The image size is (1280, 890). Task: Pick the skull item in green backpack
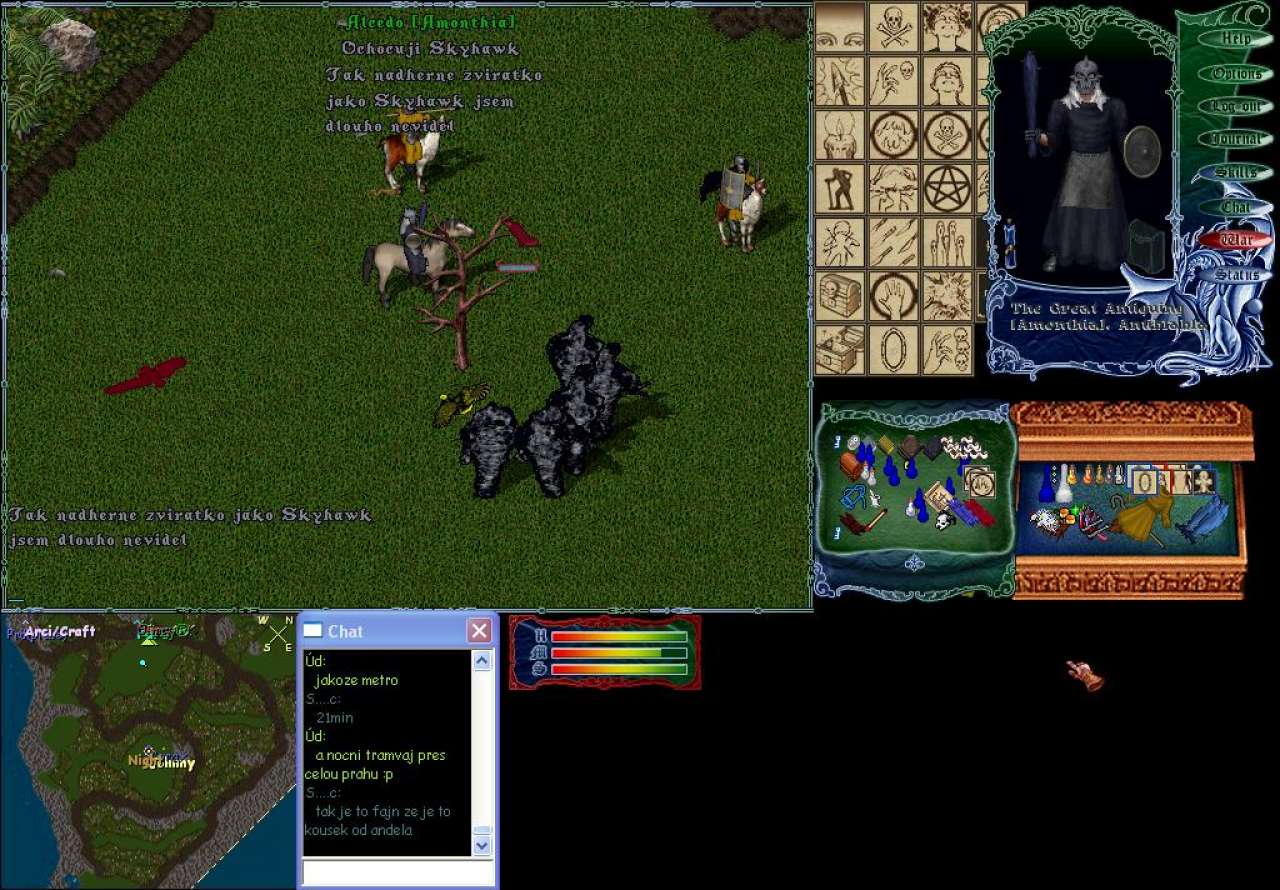click(x=943, y=520)
